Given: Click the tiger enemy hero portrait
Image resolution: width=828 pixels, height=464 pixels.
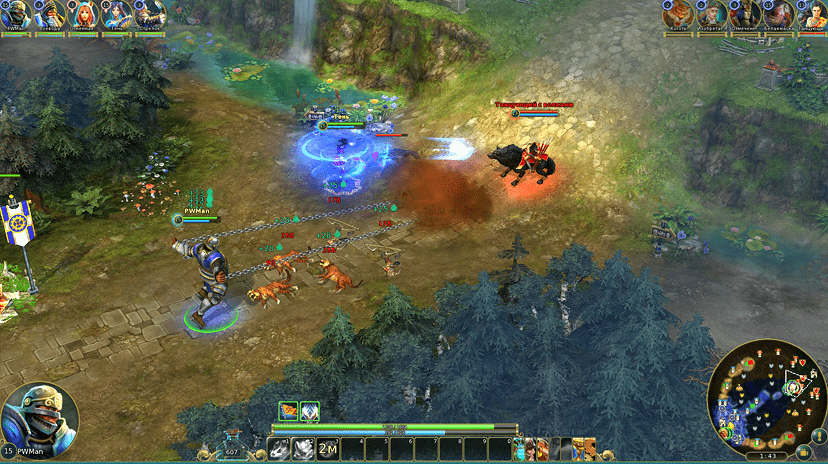Looking at the screenshot, I should tap(678, 14).
